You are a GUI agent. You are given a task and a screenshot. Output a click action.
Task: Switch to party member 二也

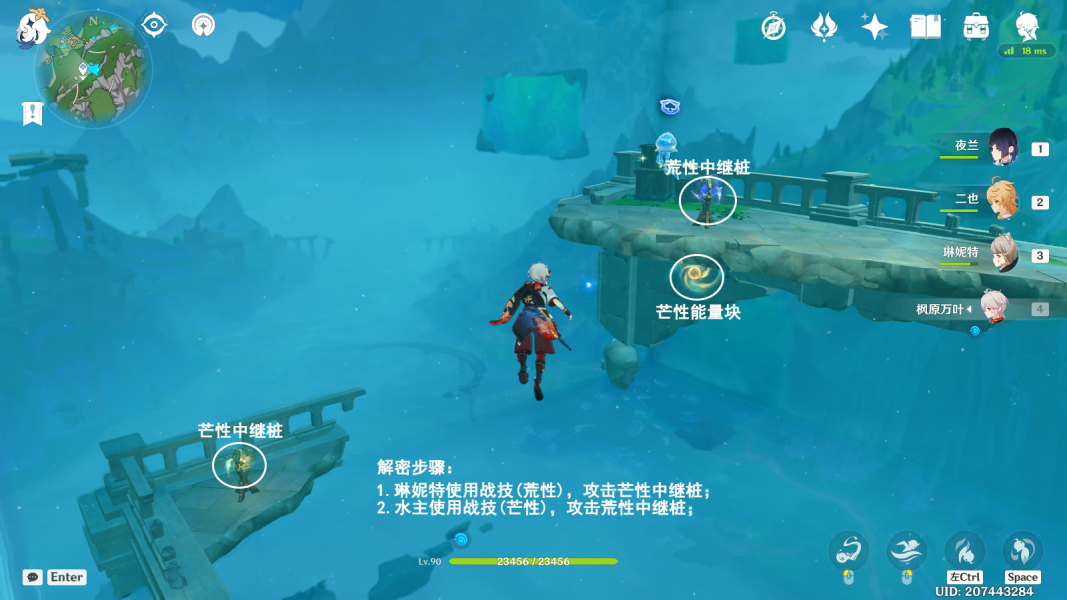point(1003,200)
